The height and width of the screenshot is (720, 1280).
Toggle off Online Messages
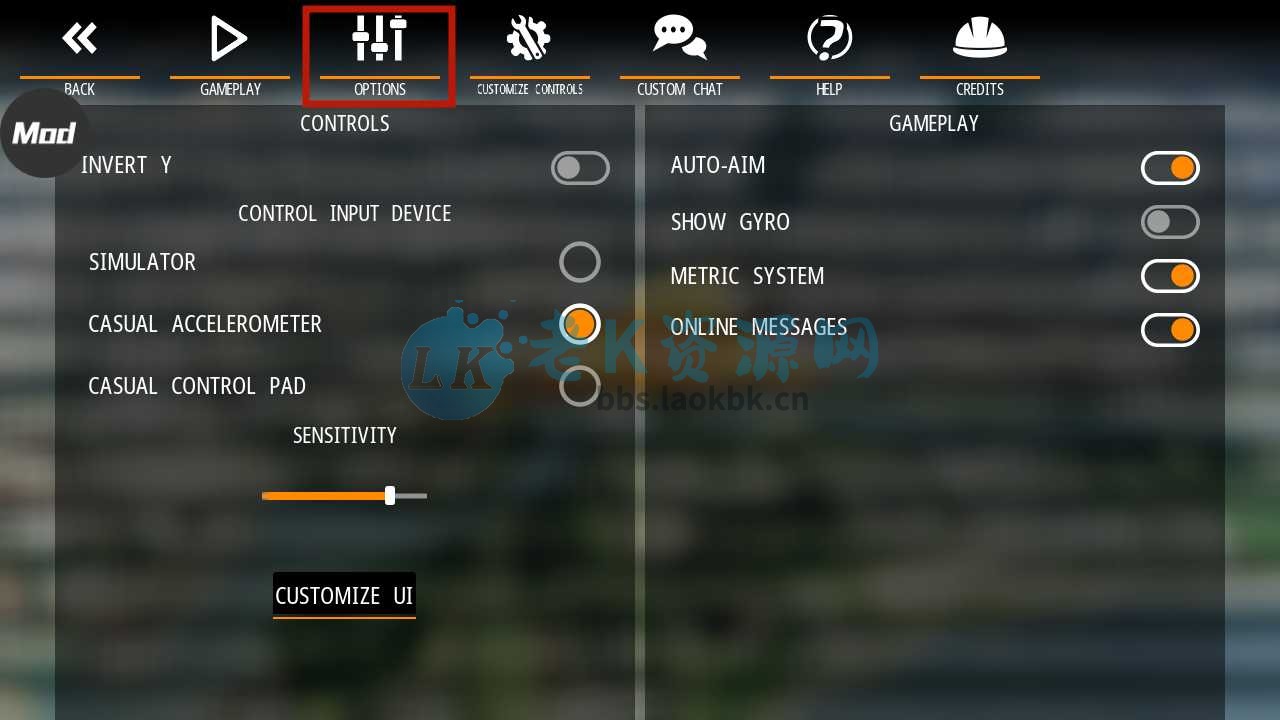(x=1170, y=329)
